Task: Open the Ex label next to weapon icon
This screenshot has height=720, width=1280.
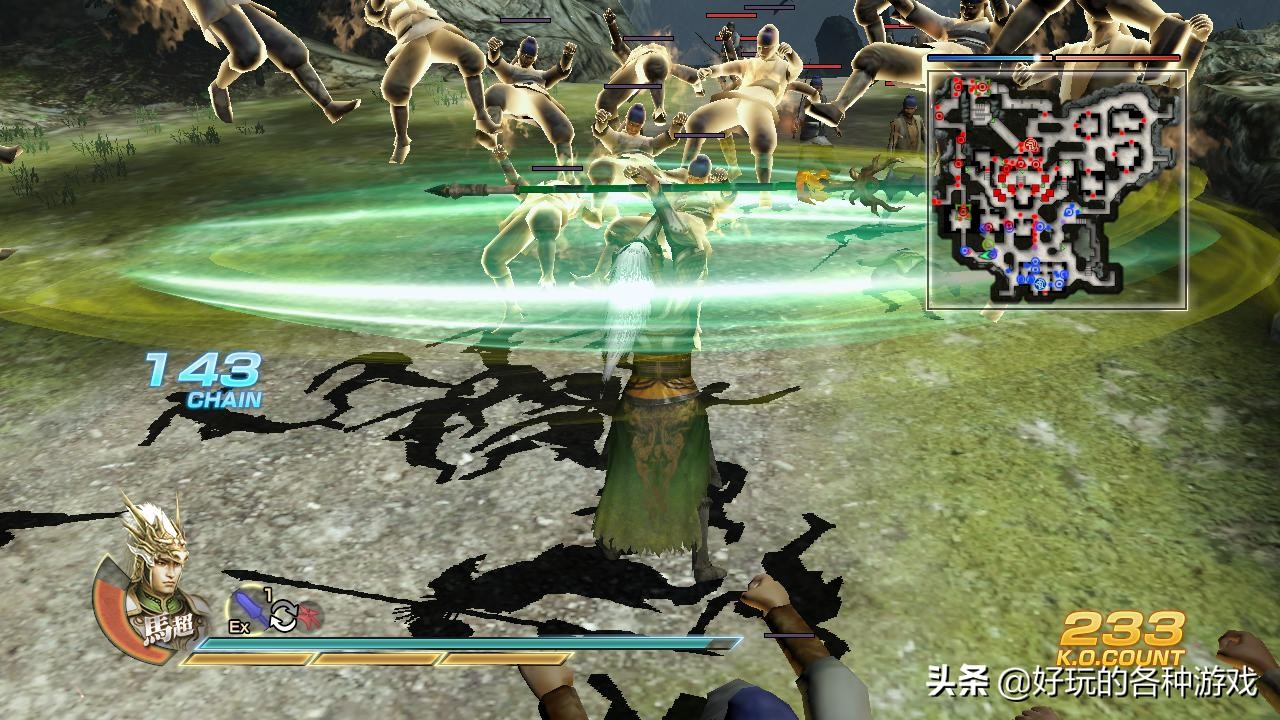Action: 240,626
